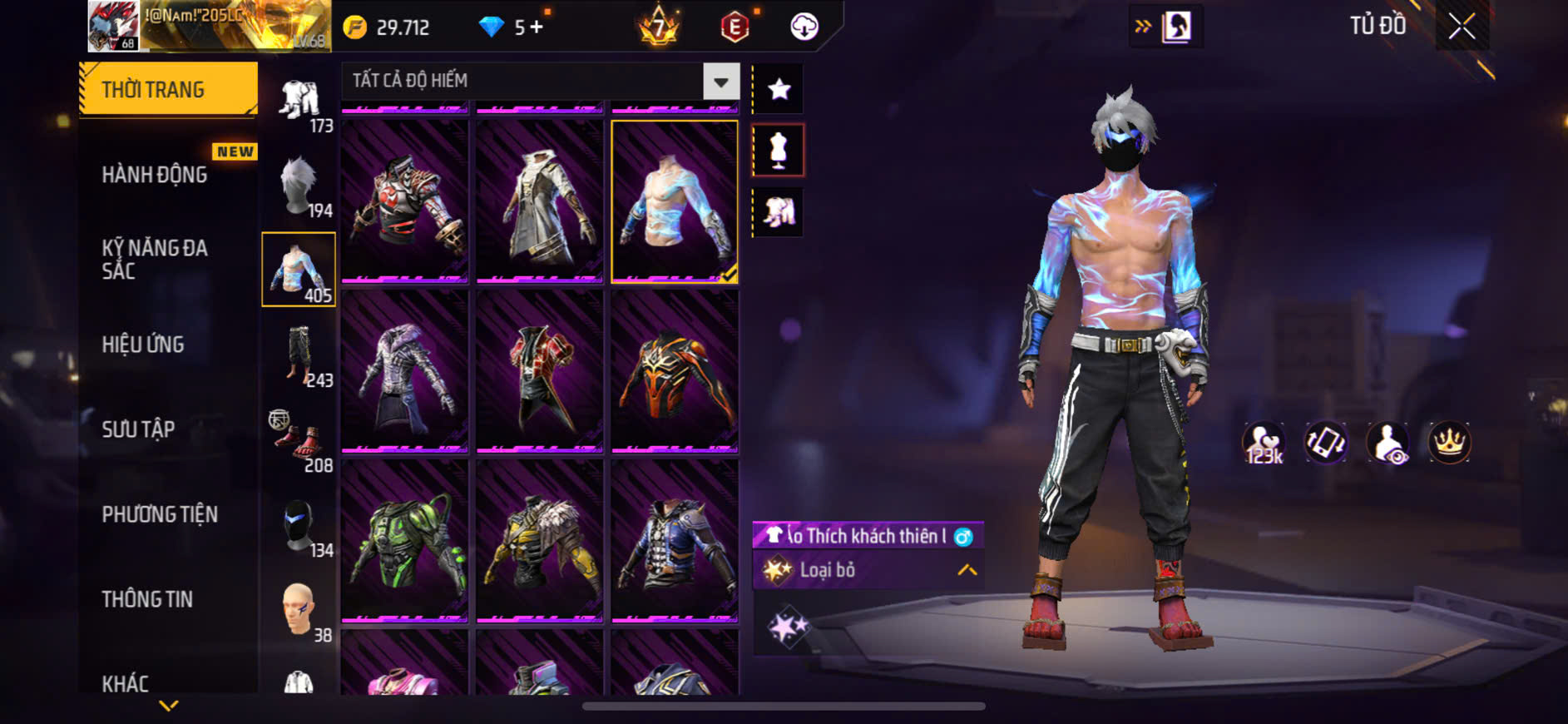This screenshot has height=724, width=1568.
Task: Click the star favorites filter button
Action: [x=779, y=89]
